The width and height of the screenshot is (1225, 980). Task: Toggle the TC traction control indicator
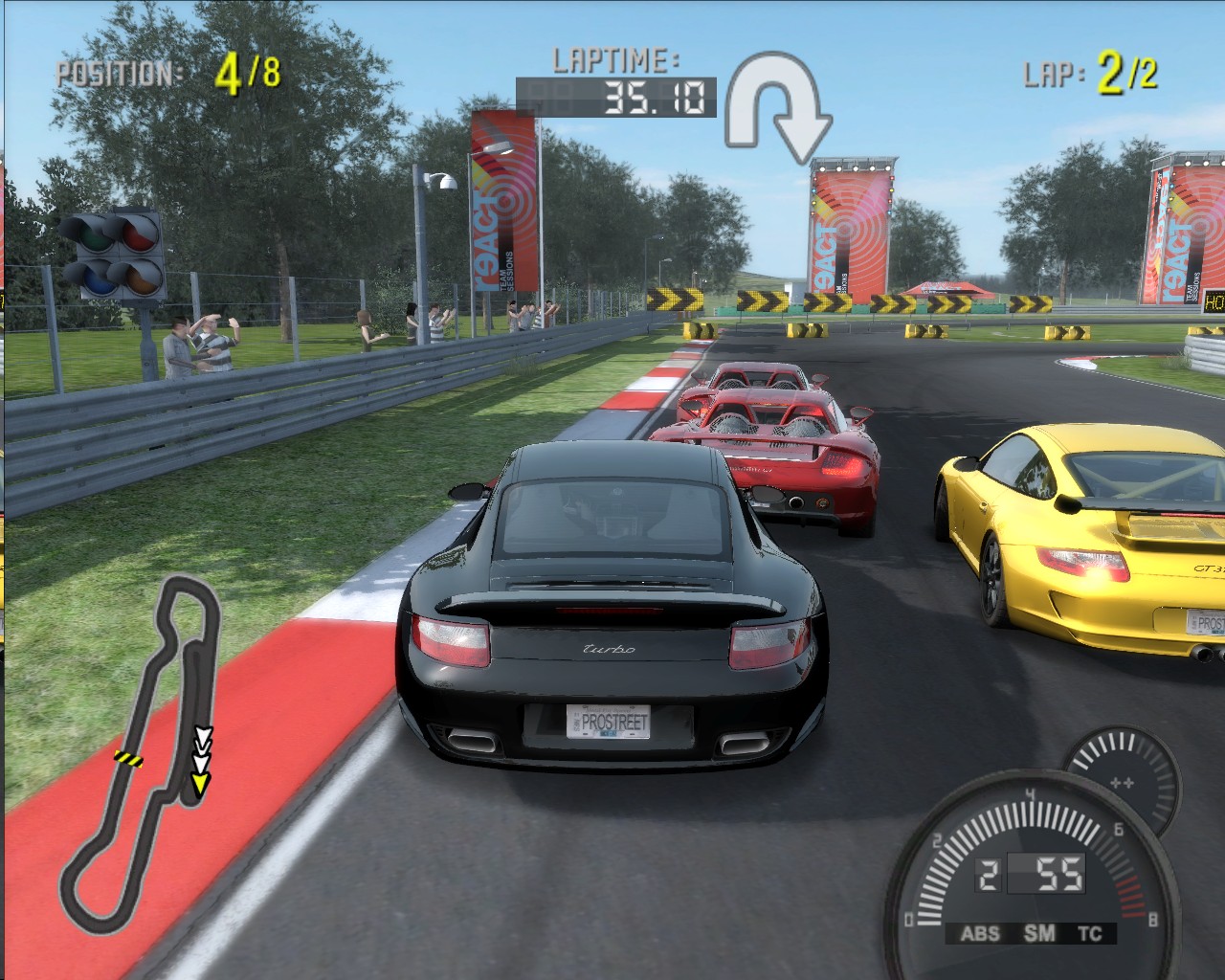coord(1089,933)
